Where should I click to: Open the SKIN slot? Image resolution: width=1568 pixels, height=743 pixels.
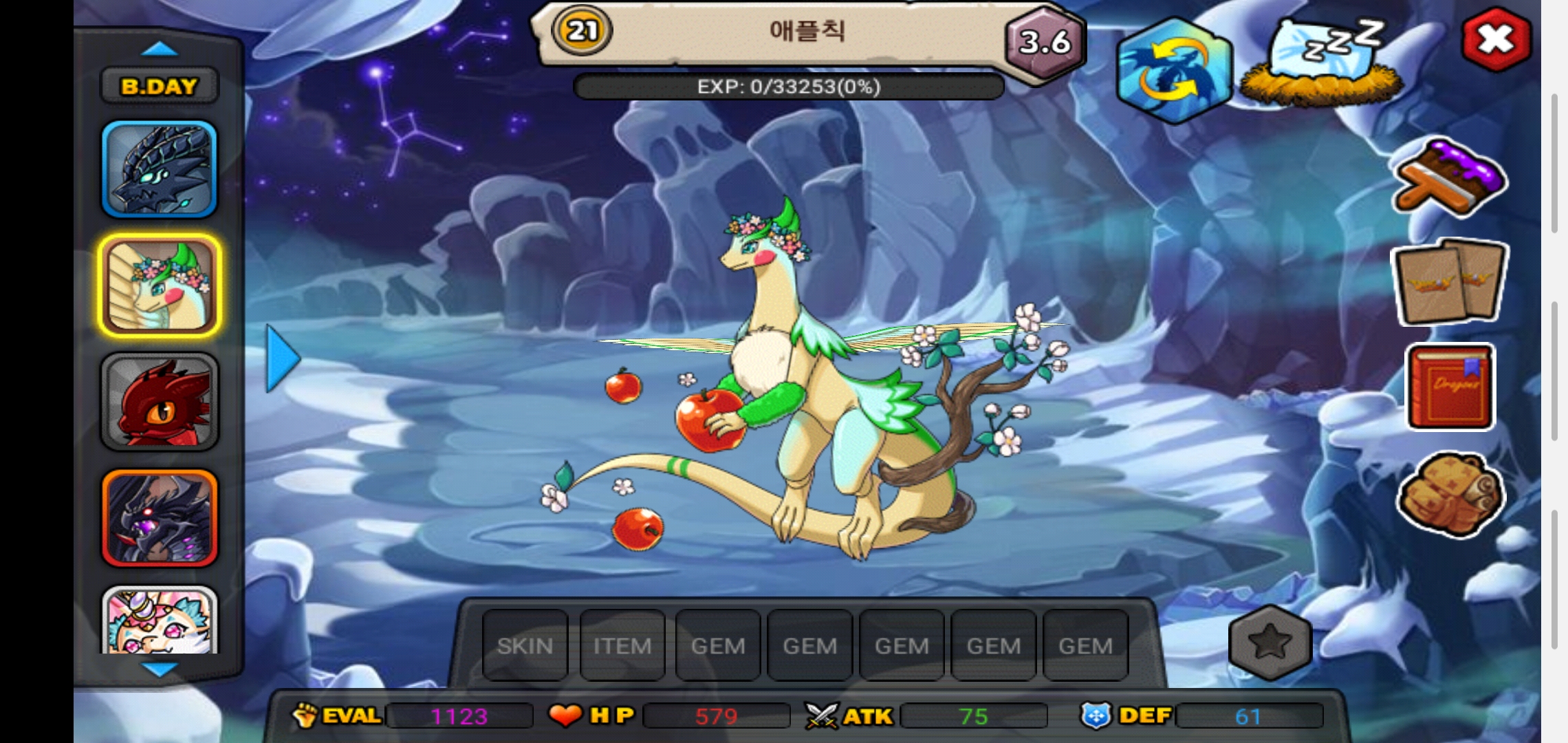click(x=525, y=645)
